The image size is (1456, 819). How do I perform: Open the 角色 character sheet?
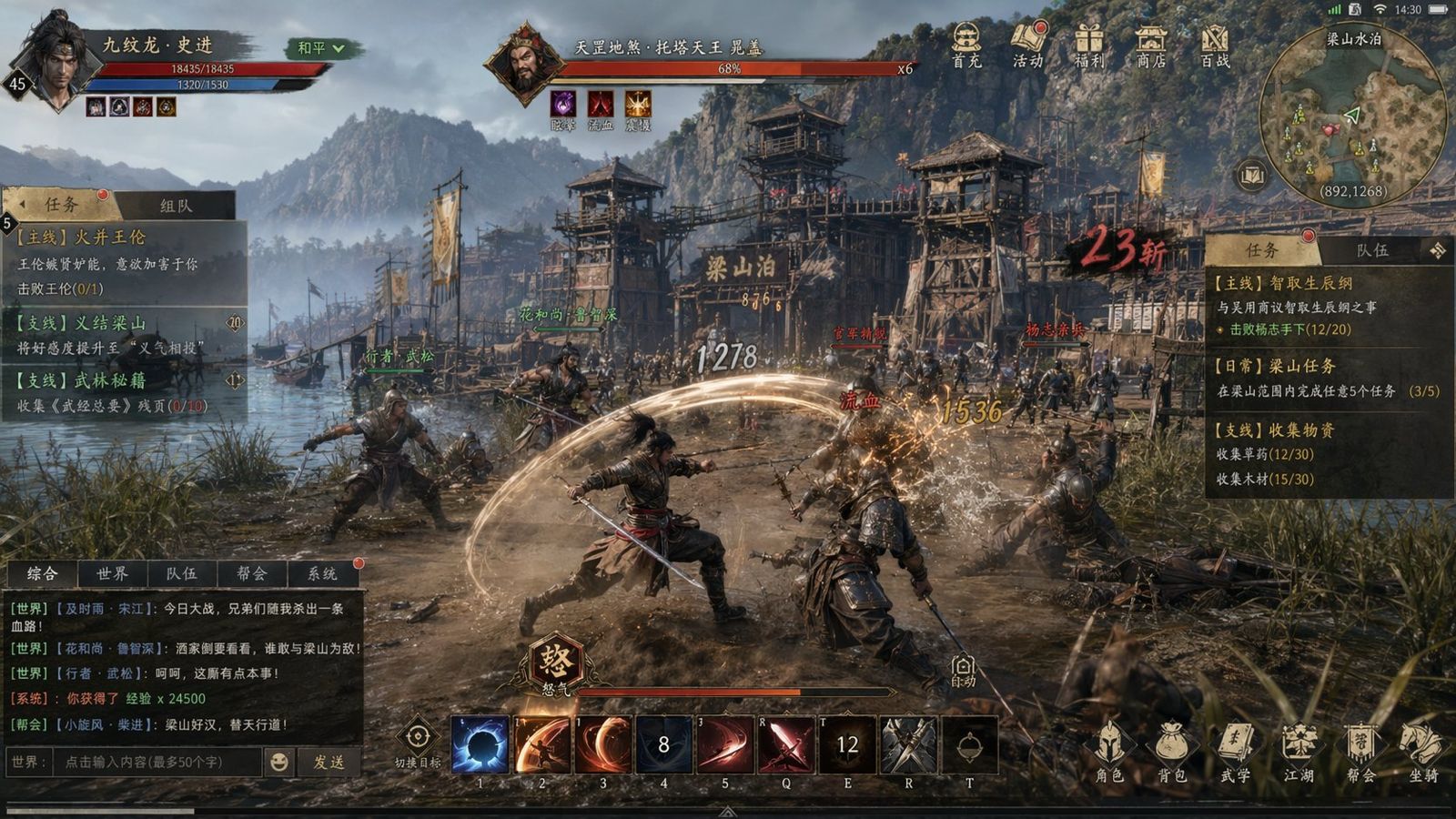coord(1108,752)
